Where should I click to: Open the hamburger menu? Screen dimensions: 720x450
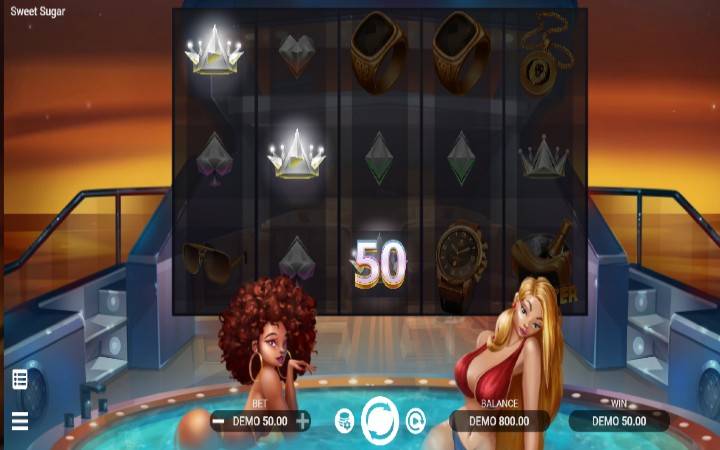20,421
